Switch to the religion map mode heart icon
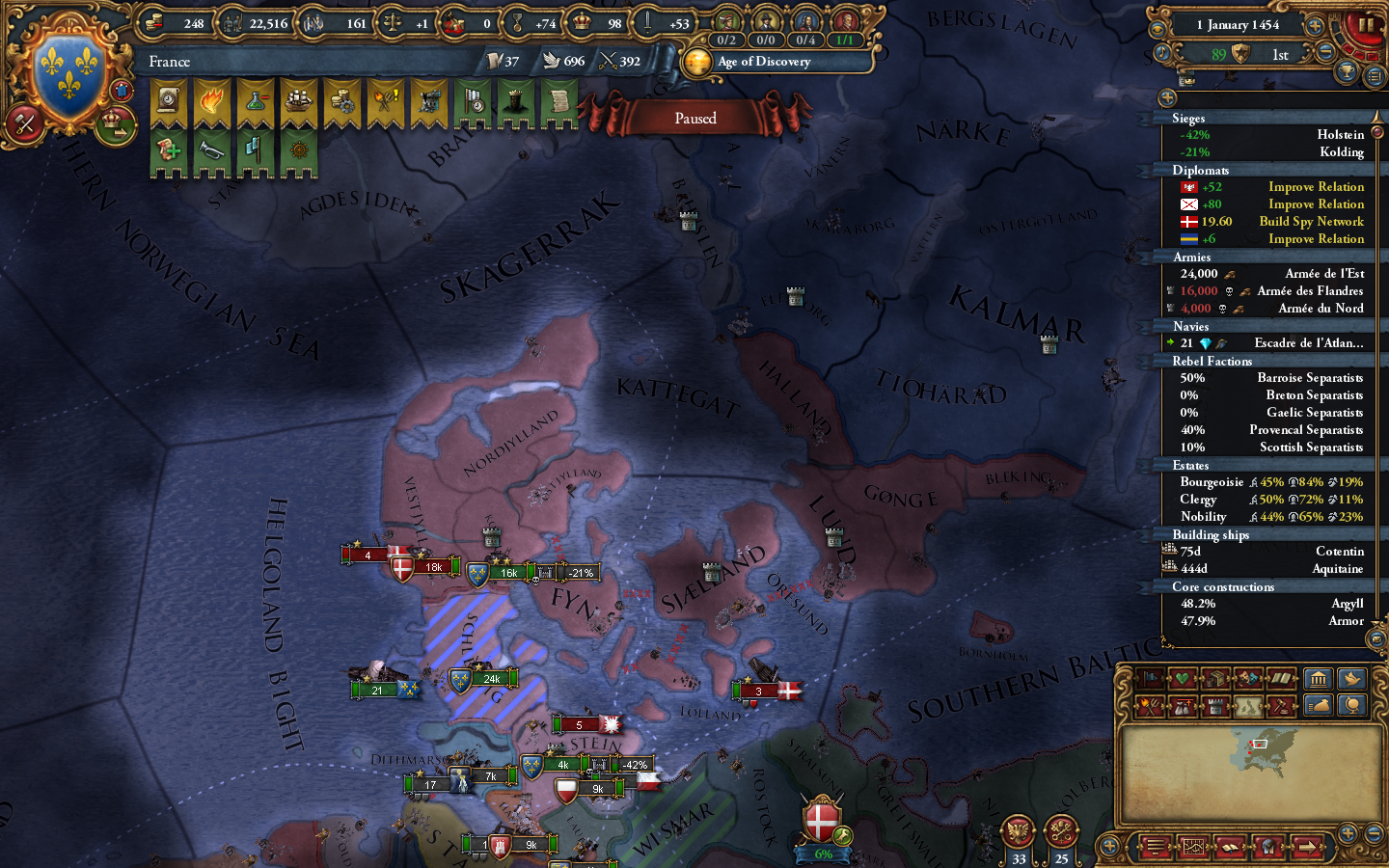Image resolution: width=1389 pixels, height=868 pixels. (x=1181, y=678)
